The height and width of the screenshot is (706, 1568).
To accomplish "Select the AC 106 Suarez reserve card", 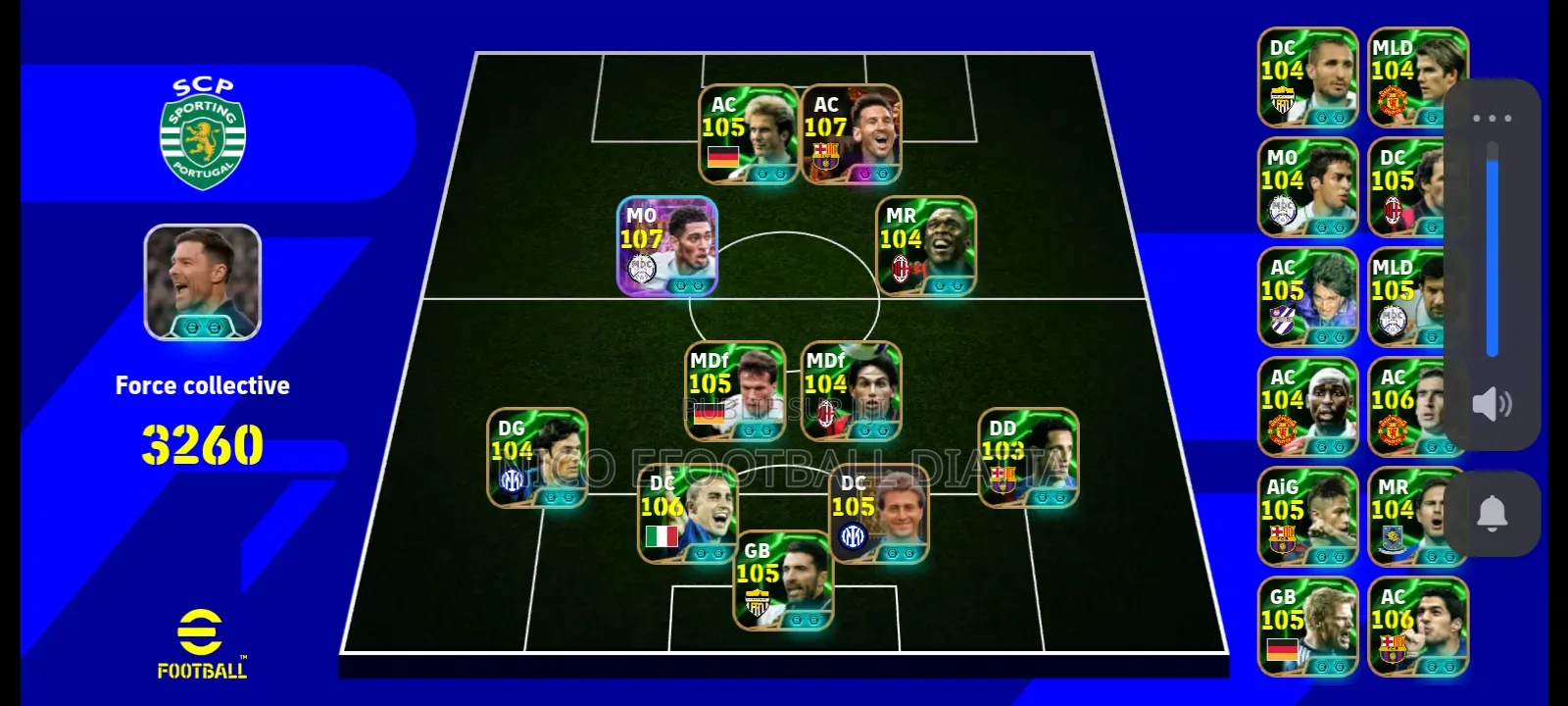I will point(1414,629).
